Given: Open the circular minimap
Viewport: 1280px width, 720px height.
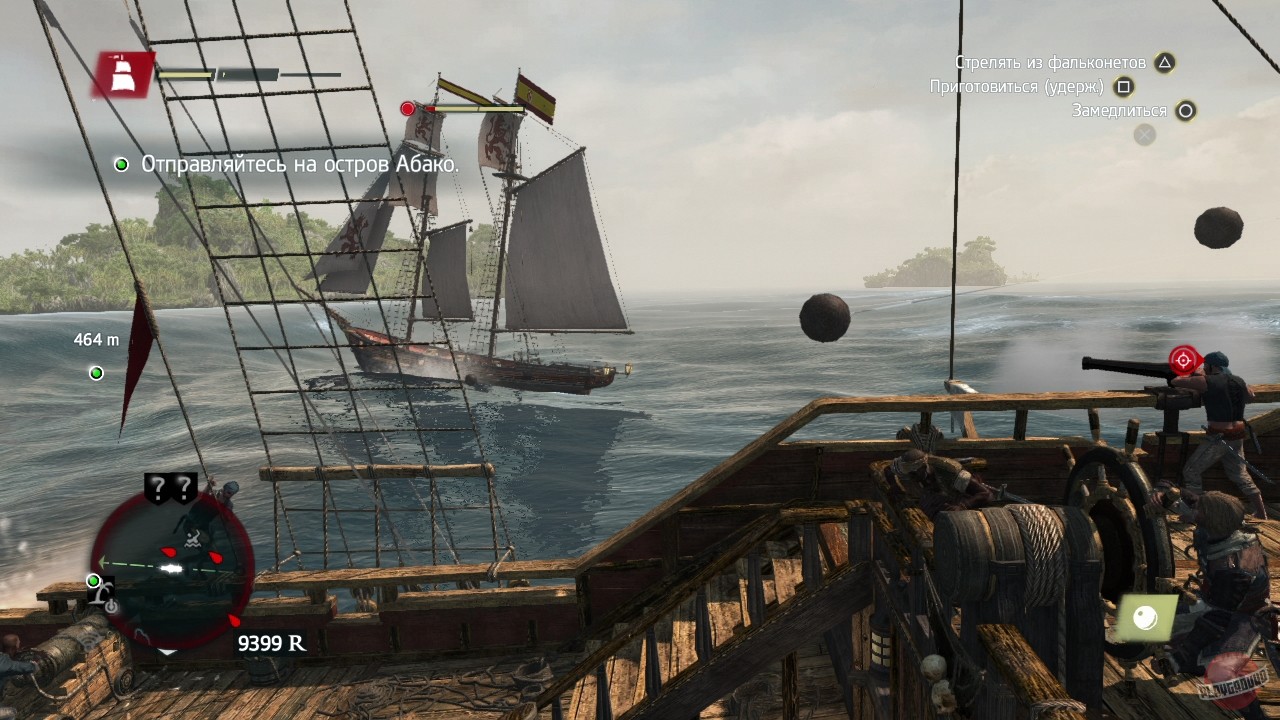Looking at the screenshot, I should (x=172, y=568).
